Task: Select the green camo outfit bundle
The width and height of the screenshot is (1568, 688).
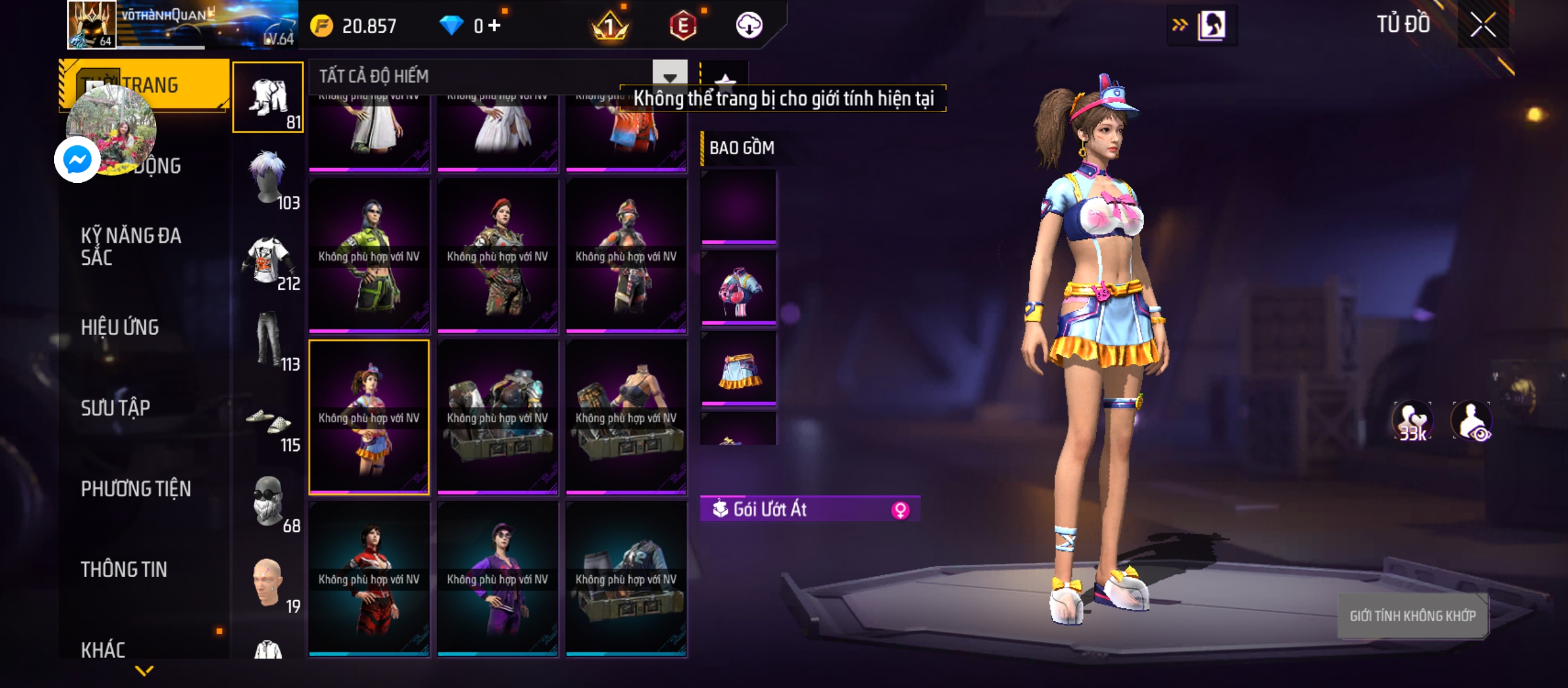Action: (x=369, y=255)
